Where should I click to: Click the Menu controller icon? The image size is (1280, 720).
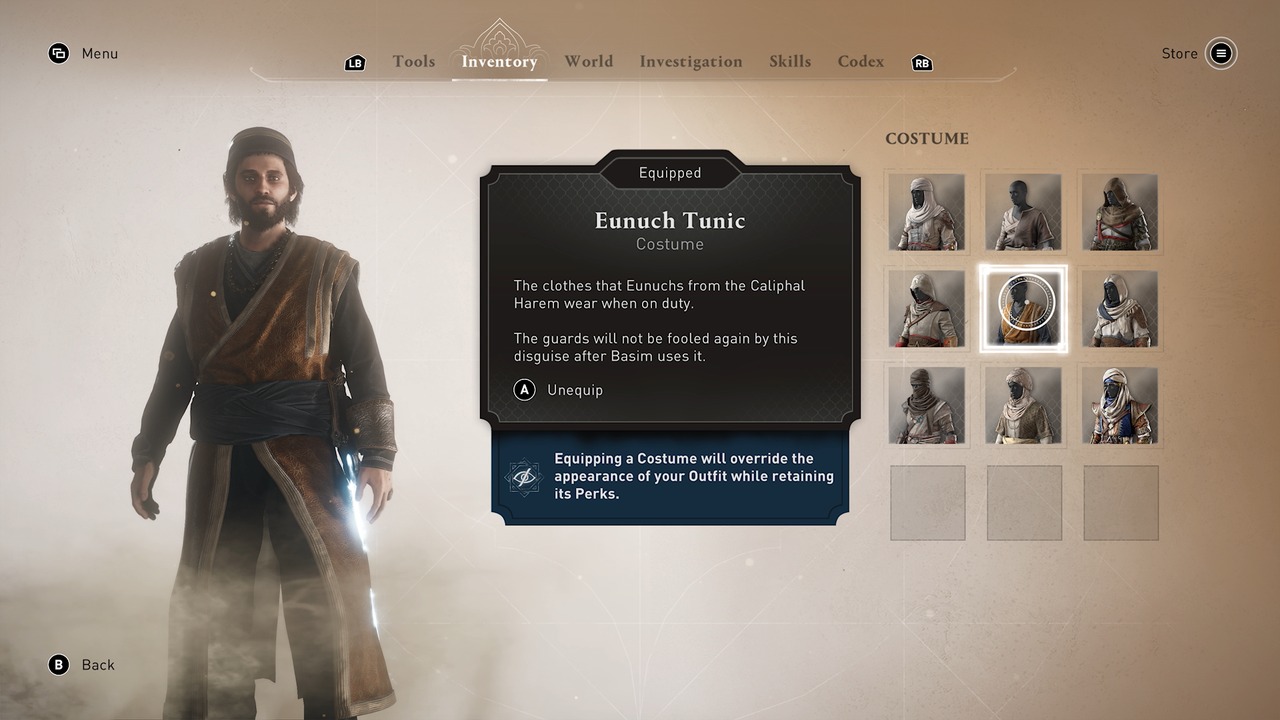pos(57,53)
